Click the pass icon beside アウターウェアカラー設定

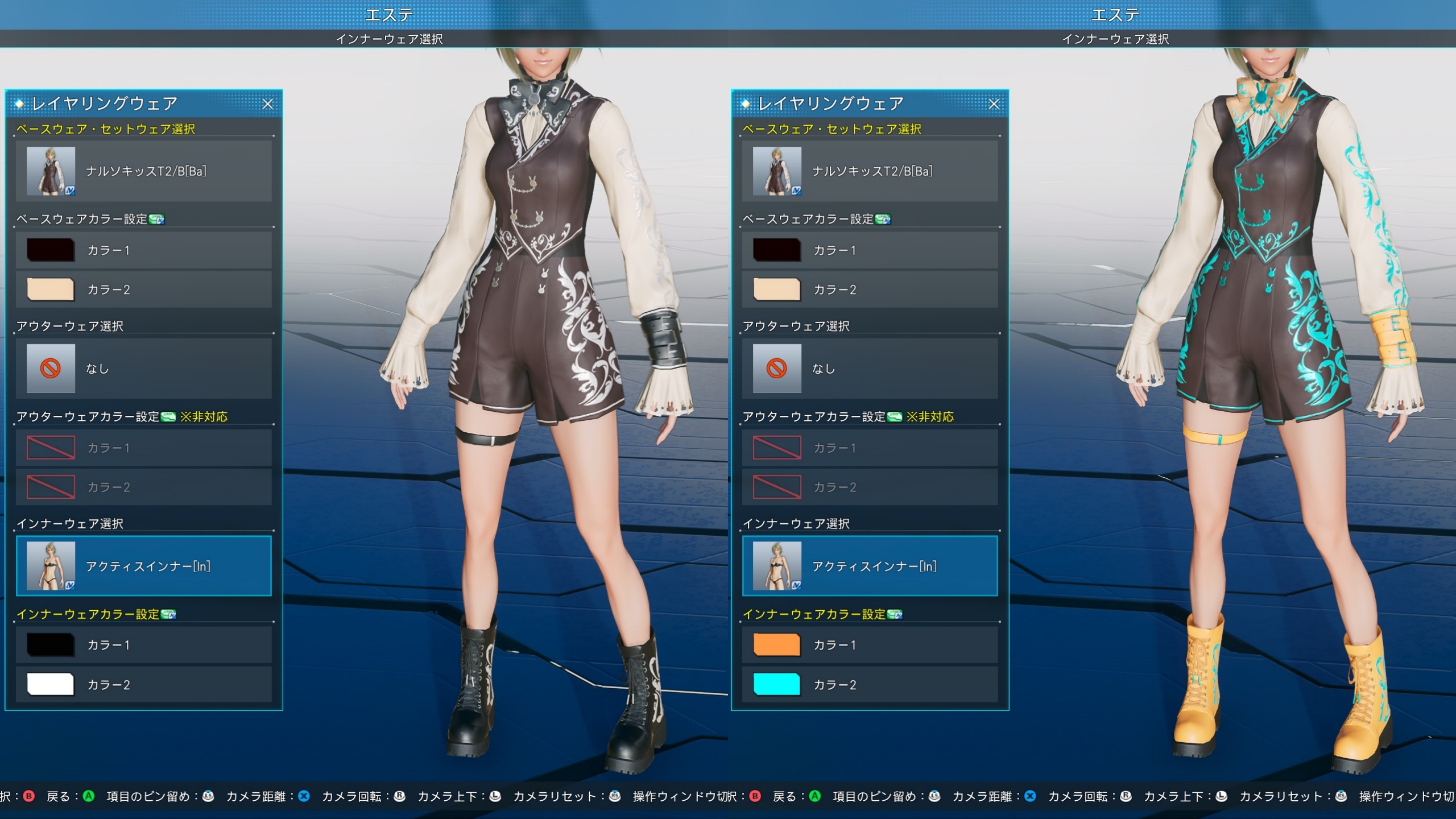(x=167, y=416)
